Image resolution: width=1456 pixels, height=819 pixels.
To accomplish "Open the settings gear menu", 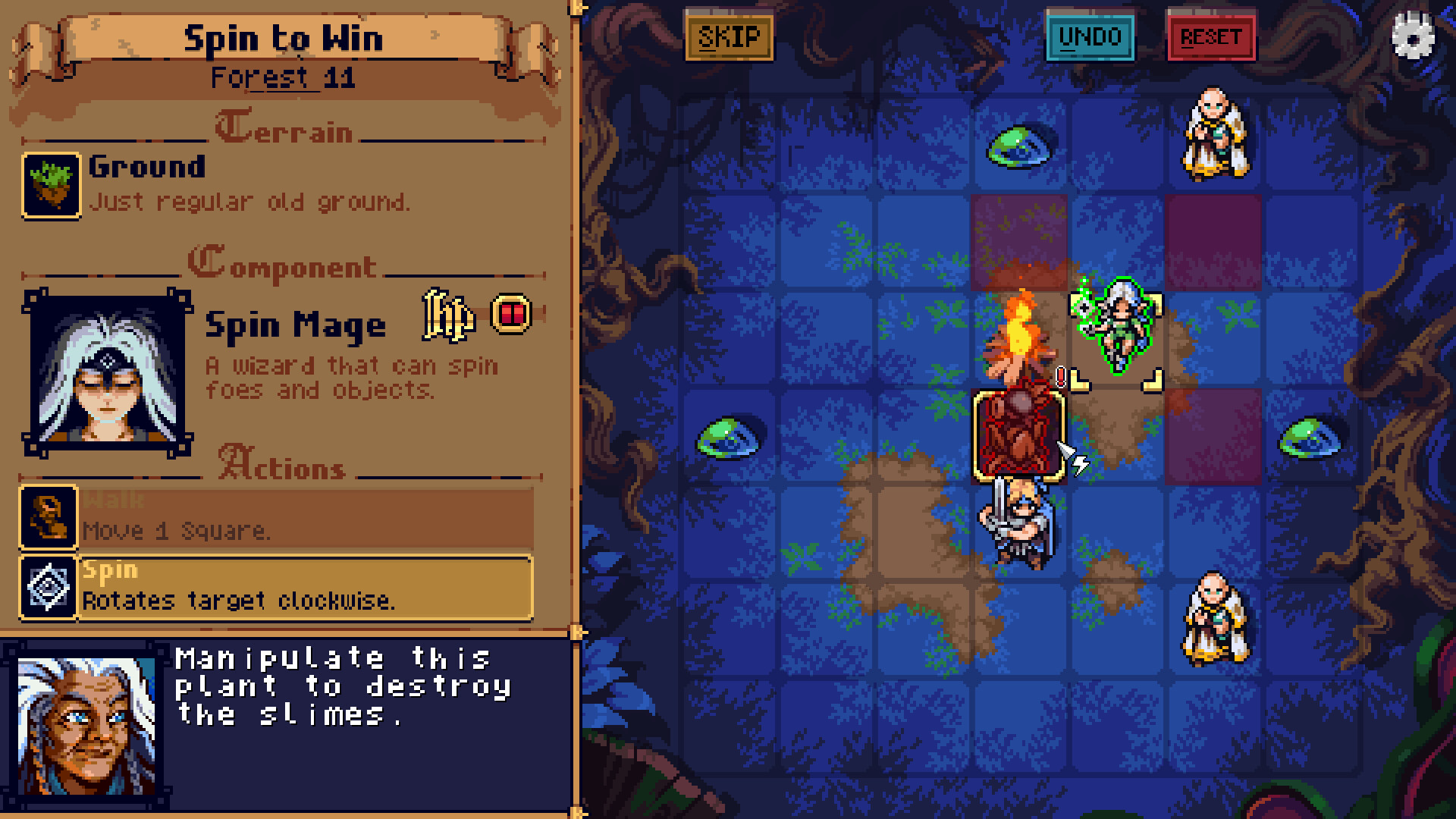I will pos(1411,33).
